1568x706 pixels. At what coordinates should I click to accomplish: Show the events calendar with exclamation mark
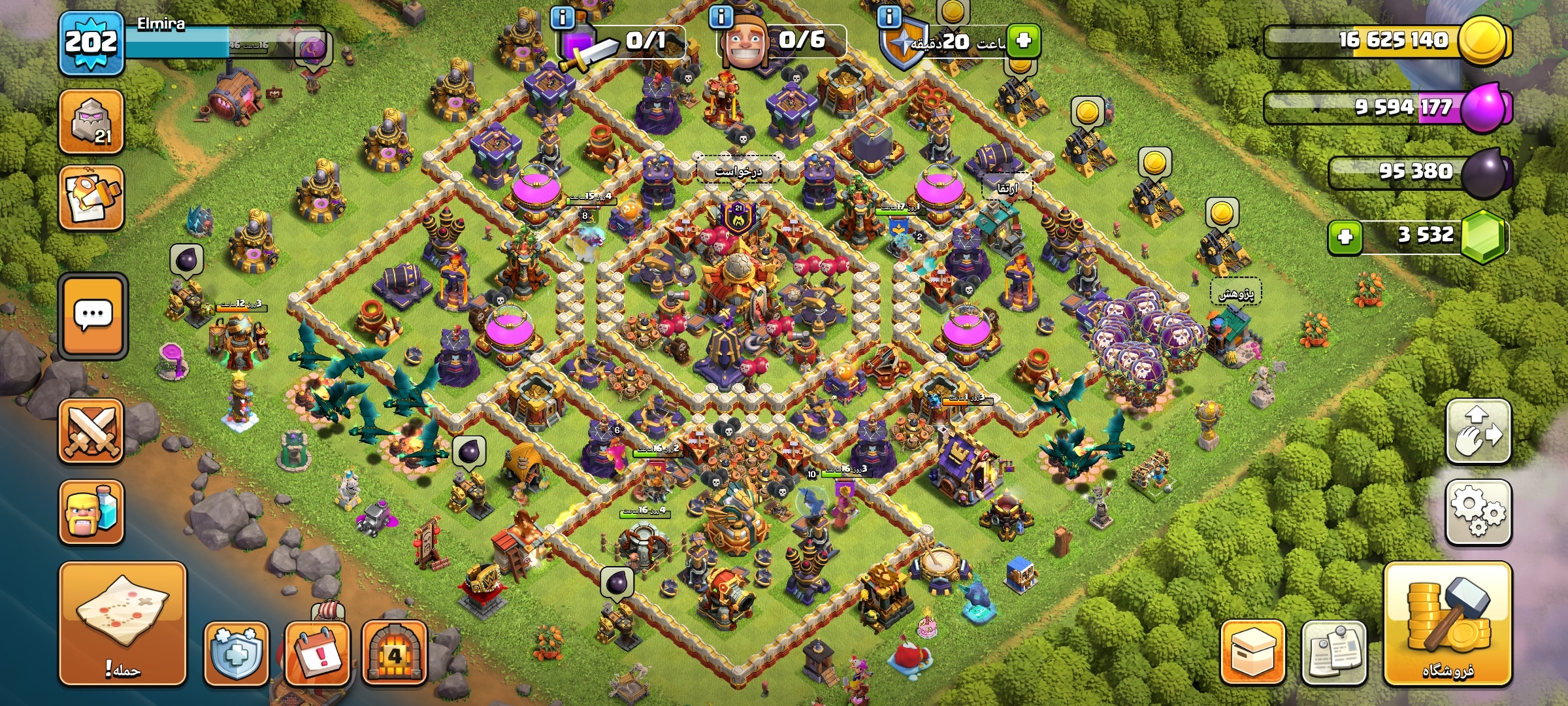318,653
